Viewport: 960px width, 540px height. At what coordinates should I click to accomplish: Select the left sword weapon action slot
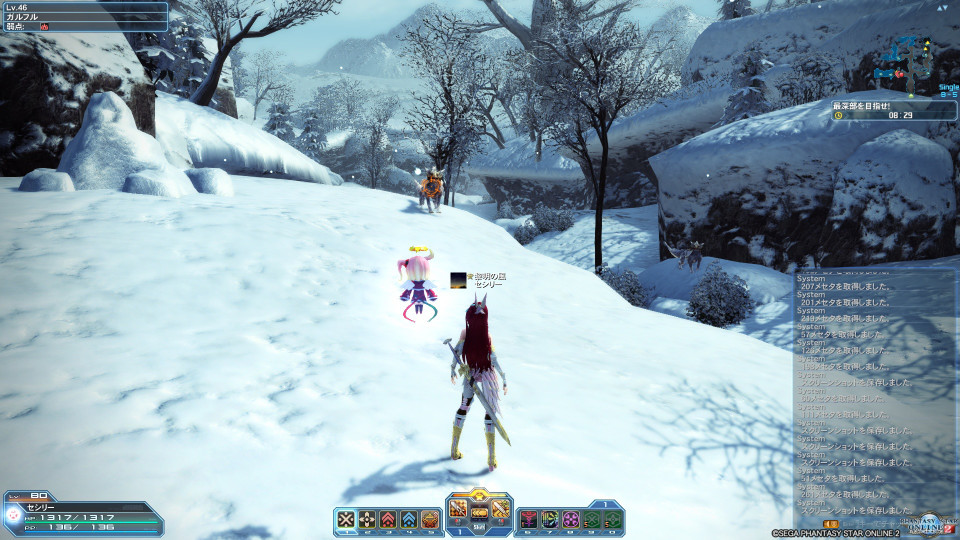pyautogui.click(x=458, y=510)
